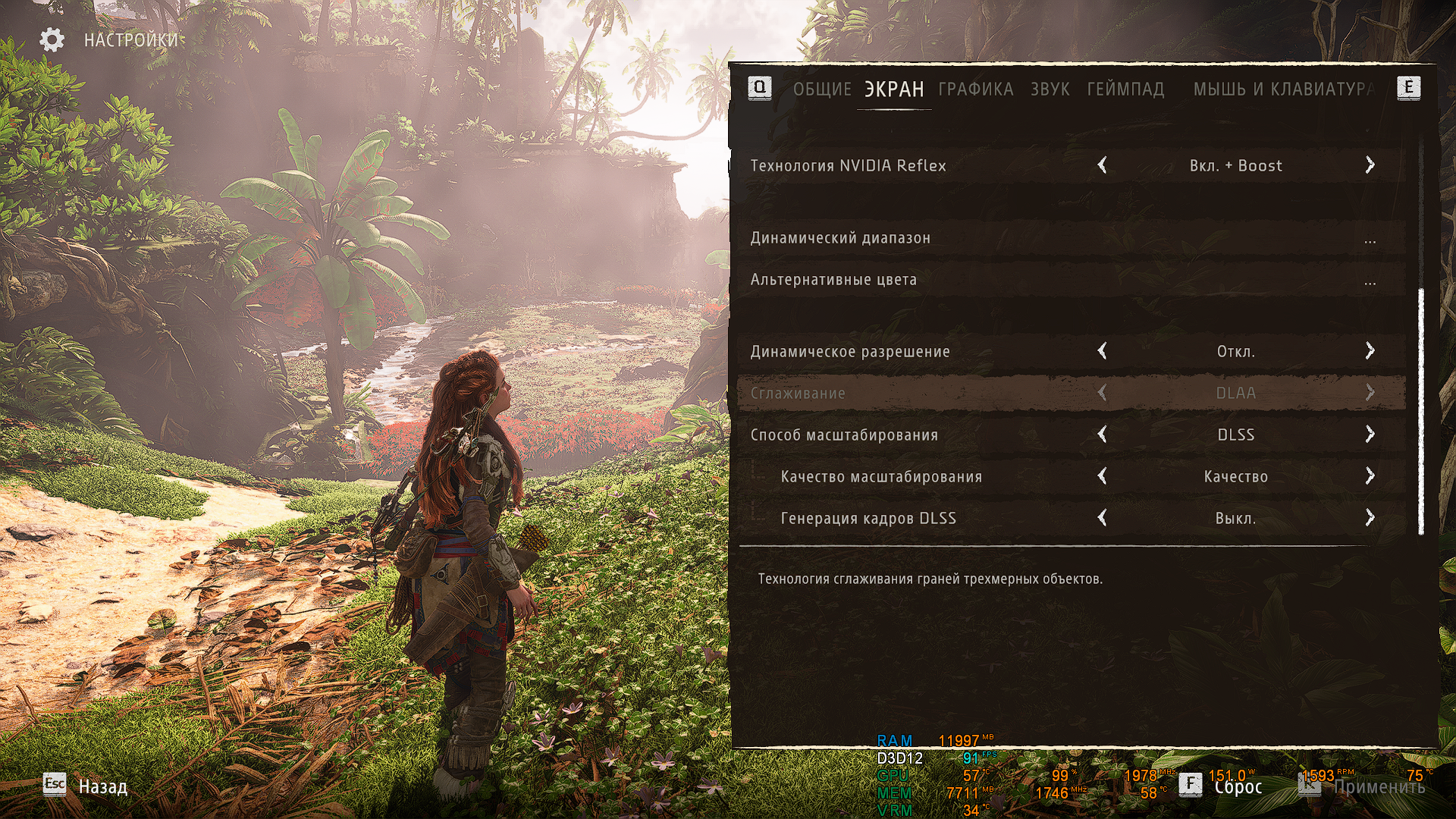The image size is (1456, 819).
Task: Switch to the ЗВУК tab
Action: (1050, 89)
